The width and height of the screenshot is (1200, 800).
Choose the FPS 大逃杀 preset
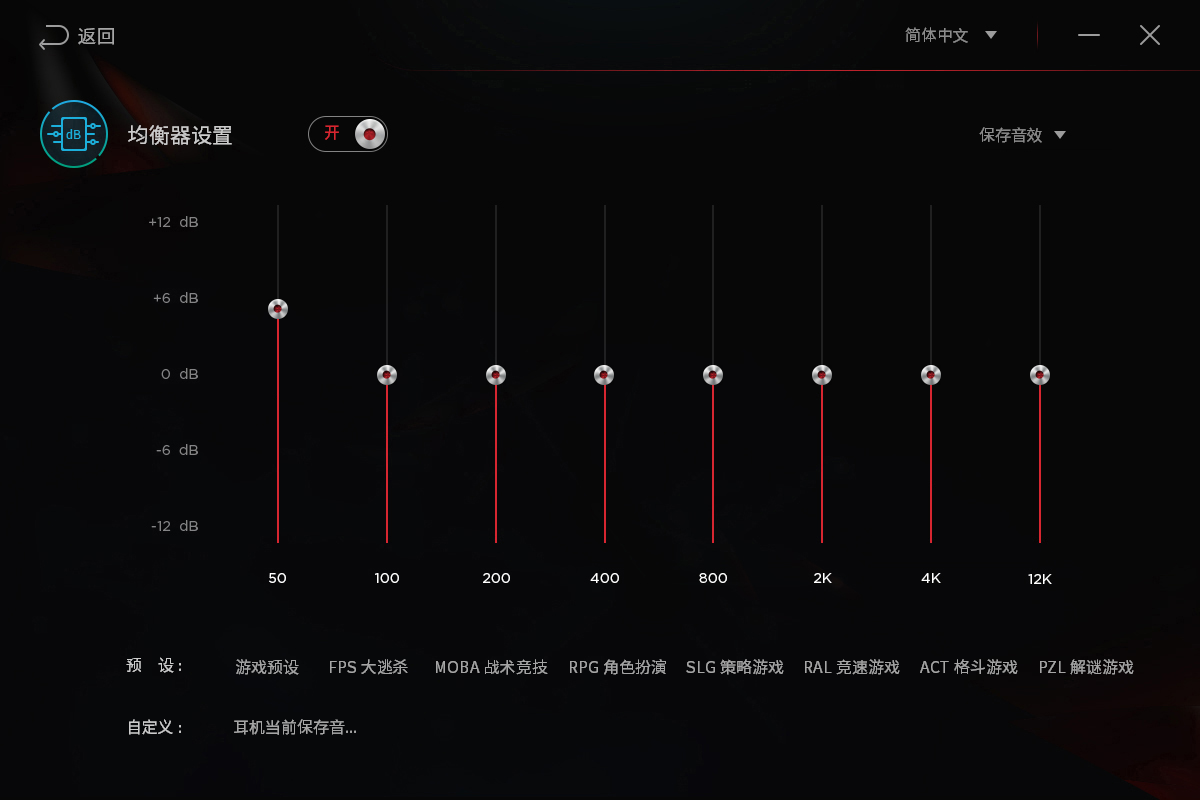click(368, 667)
